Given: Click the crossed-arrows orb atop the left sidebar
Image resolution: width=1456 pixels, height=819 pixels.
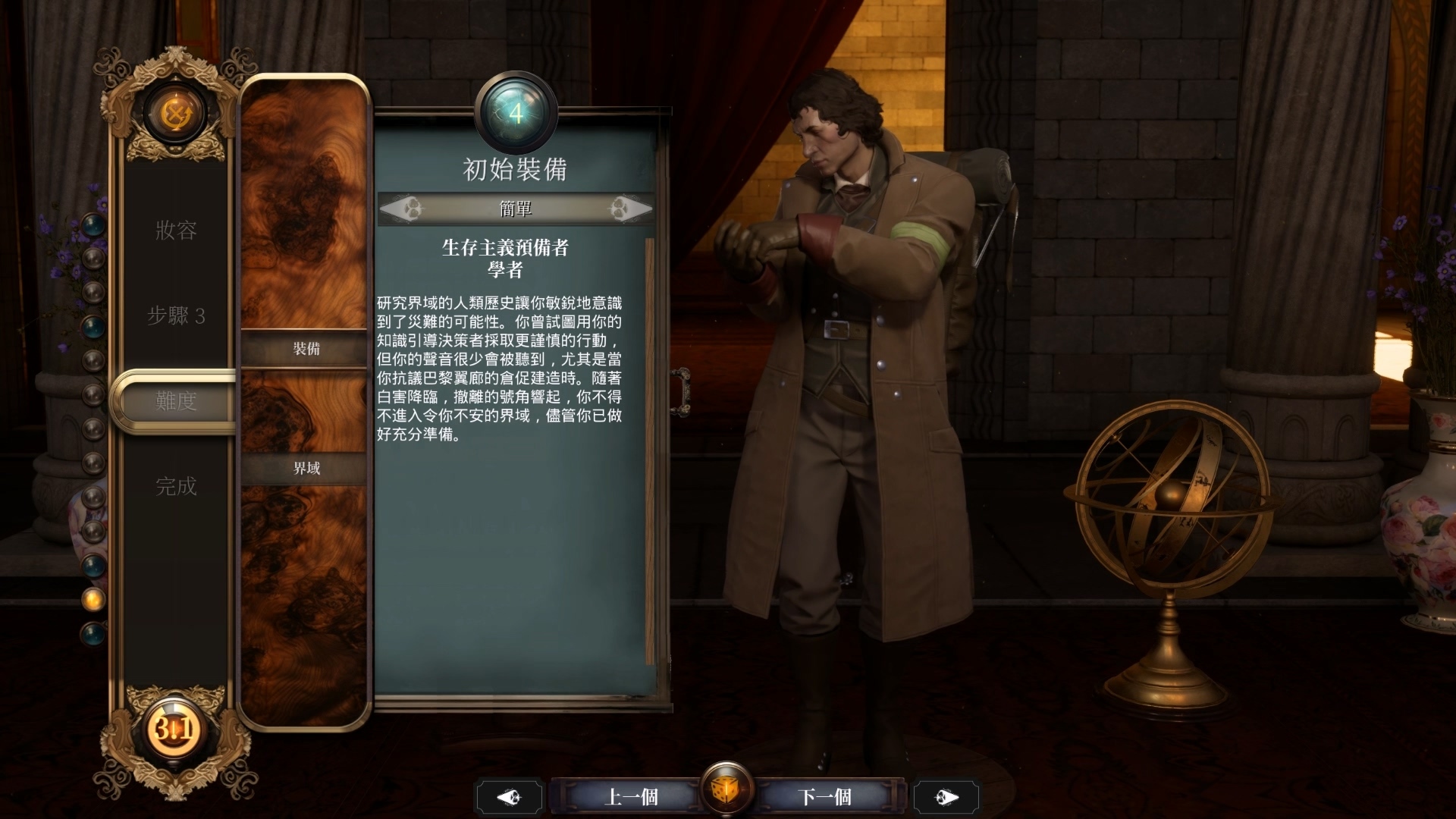Looking at the screenshot, I should (176, 112).
